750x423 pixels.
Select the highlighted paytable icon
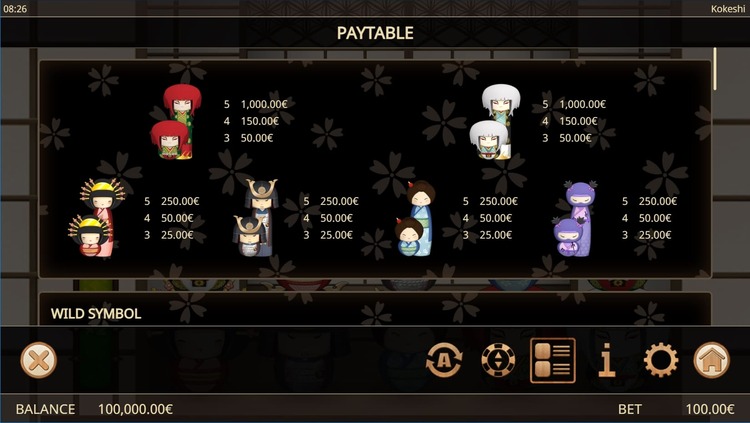[552, 360]
